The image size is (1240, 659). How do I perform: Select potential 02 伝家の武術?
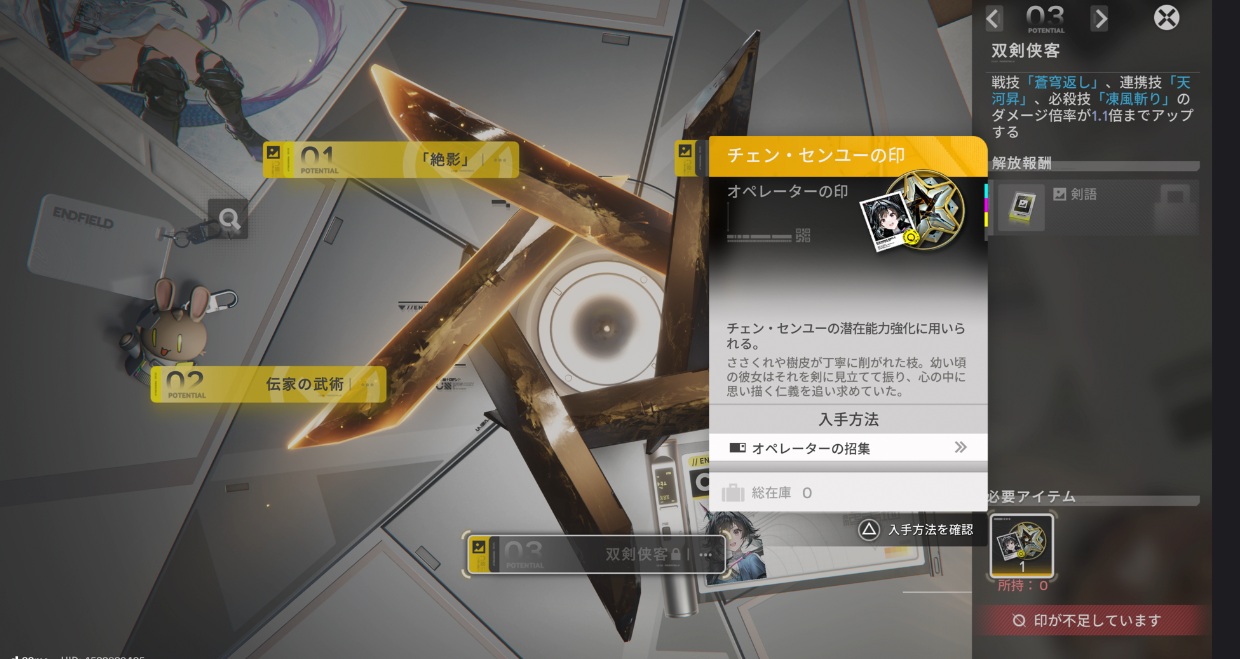click(x=268, y=384)
